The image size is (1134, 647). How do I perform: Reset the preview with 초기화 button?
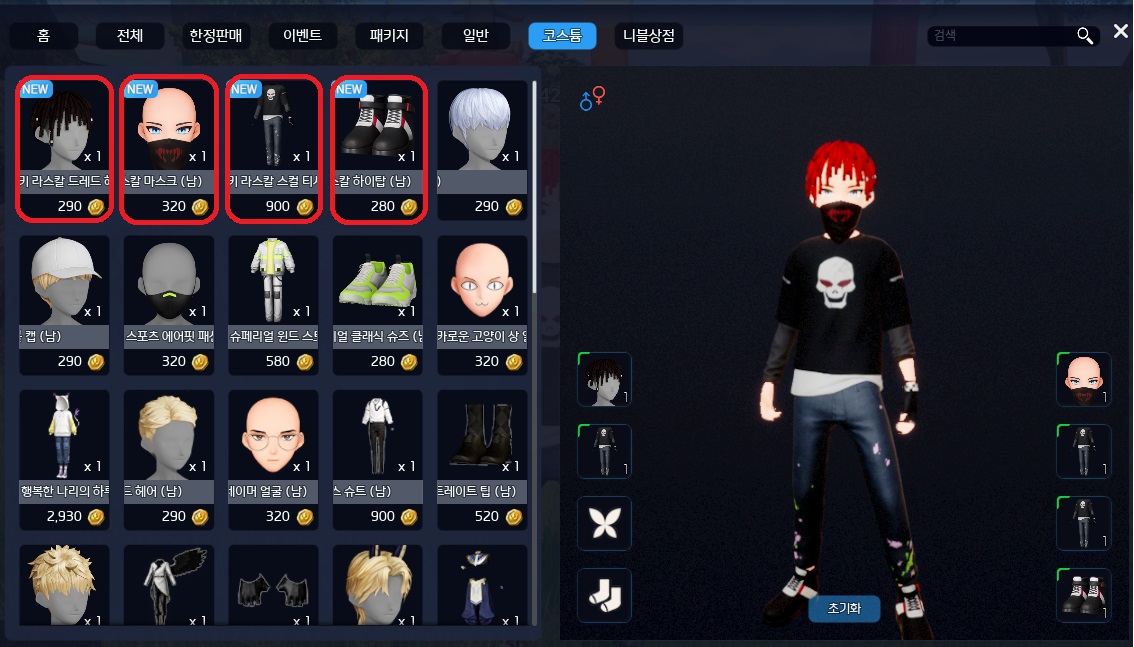(x=844, y=608)
